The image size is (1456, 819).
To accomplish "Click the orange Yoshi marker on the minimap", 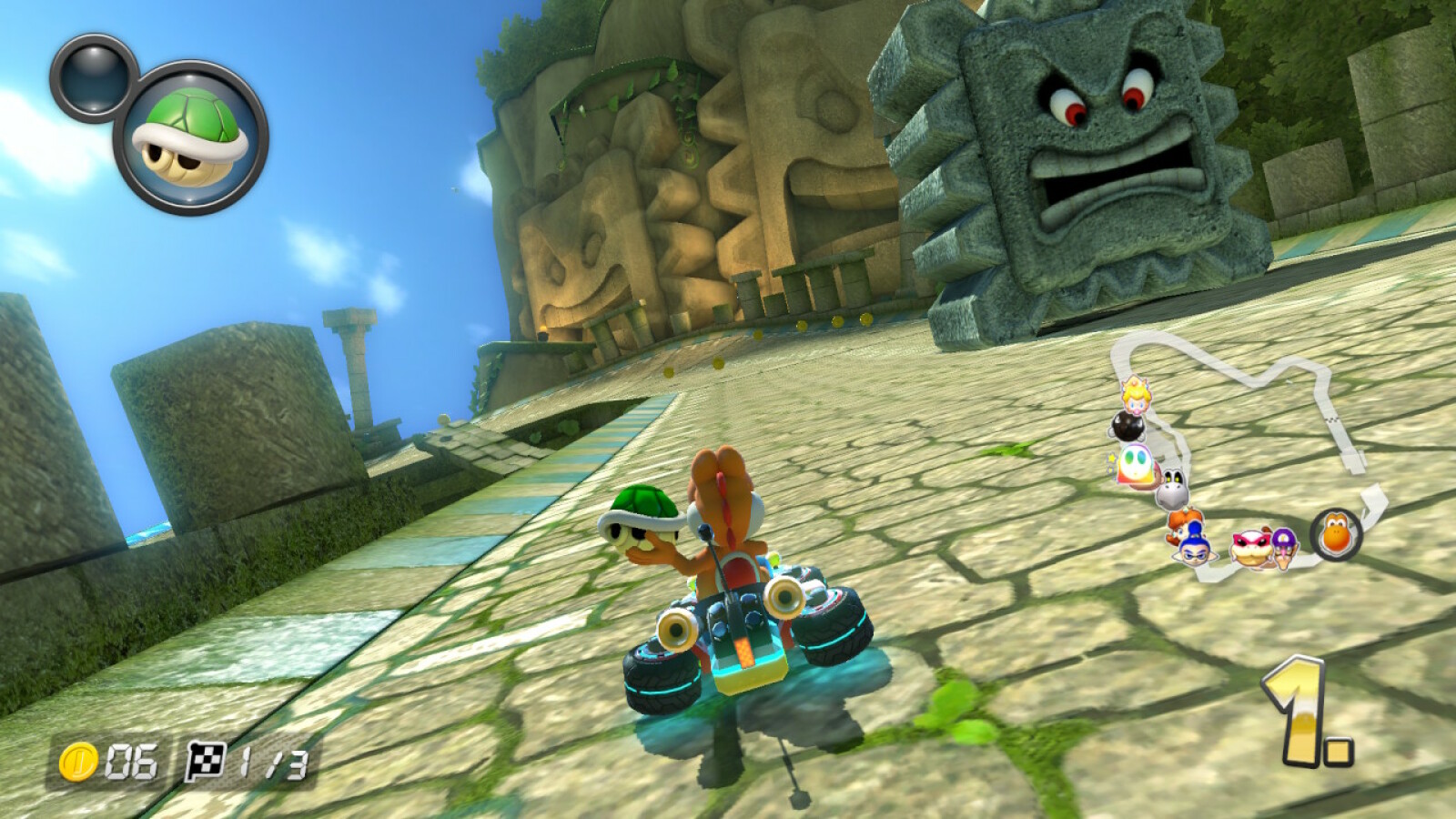I will 1335,534.
